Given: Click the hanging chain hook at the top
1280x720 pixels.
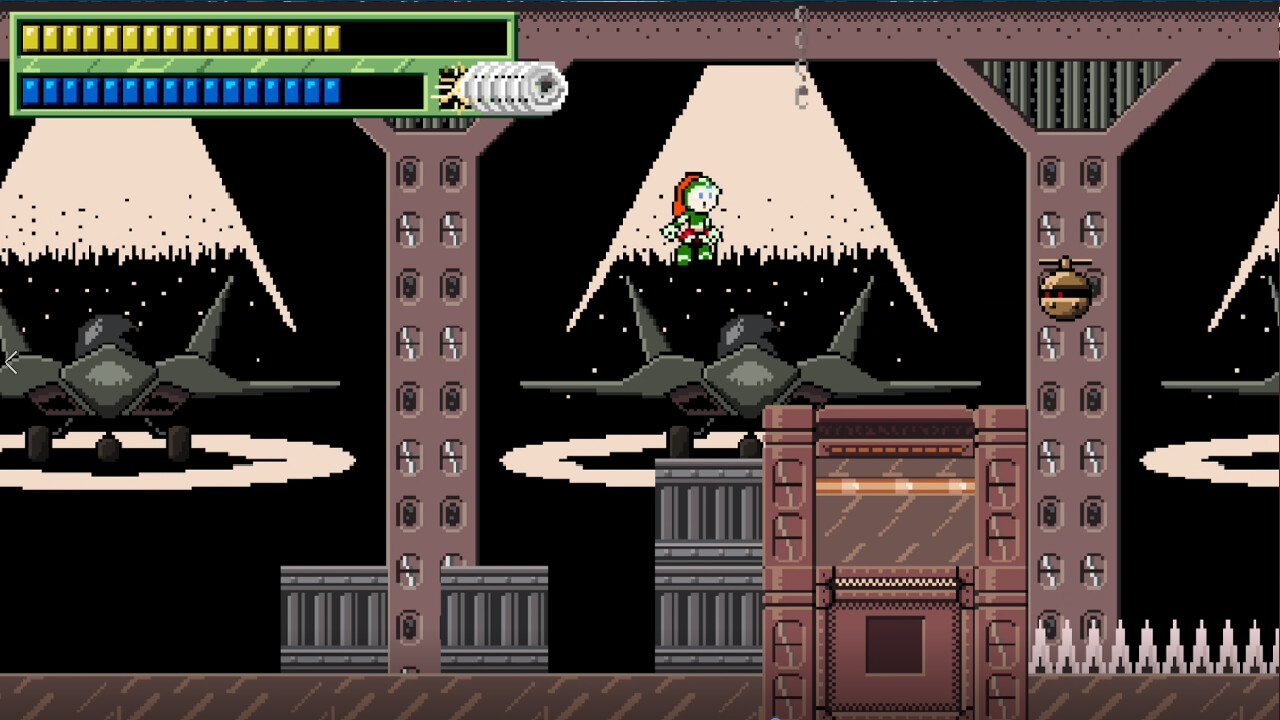Looking at the screenshot, I should [800, 95].
